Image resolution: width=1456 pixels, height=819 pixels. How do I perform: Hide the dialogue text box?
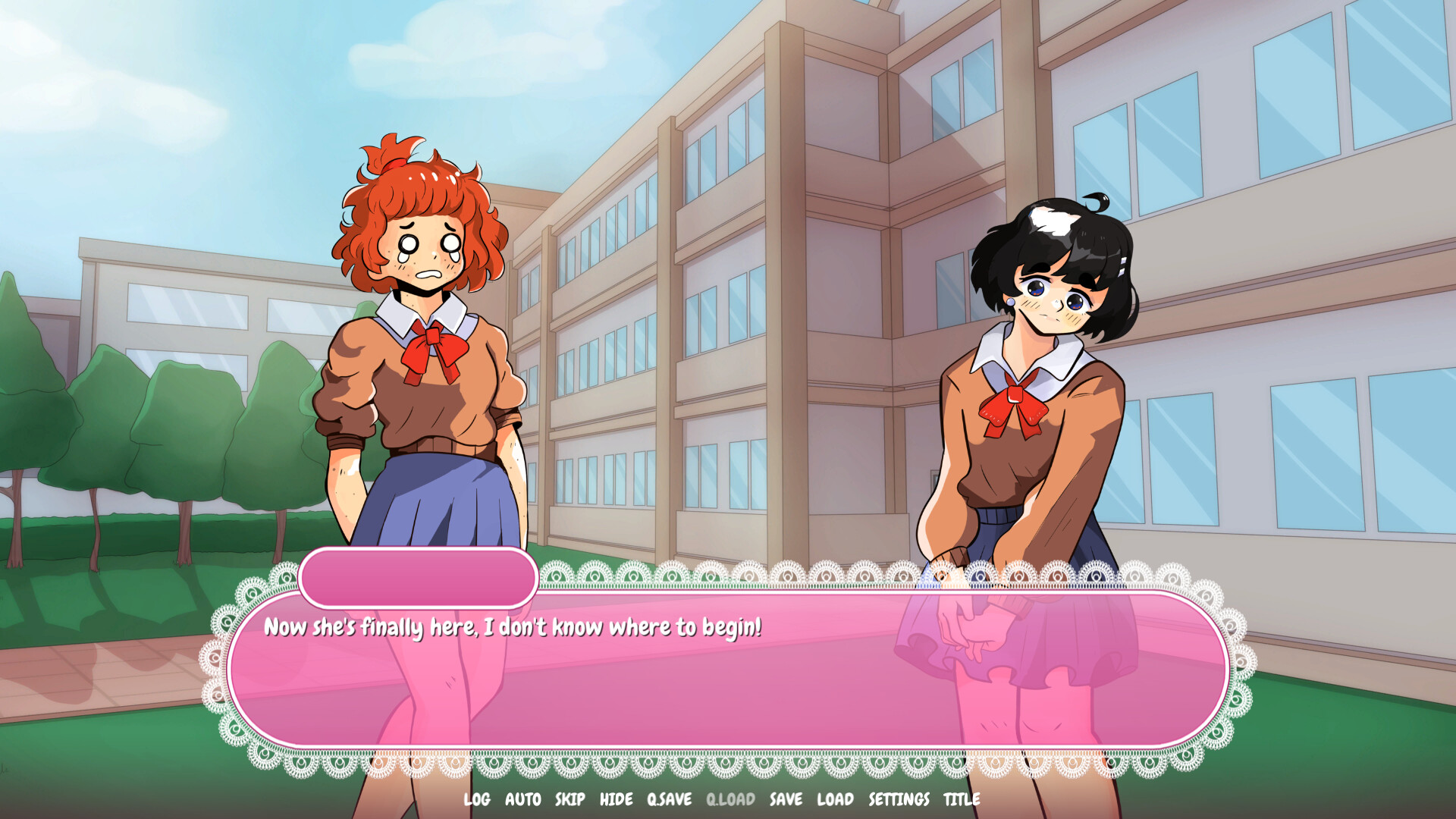click(x=617, y=799)
